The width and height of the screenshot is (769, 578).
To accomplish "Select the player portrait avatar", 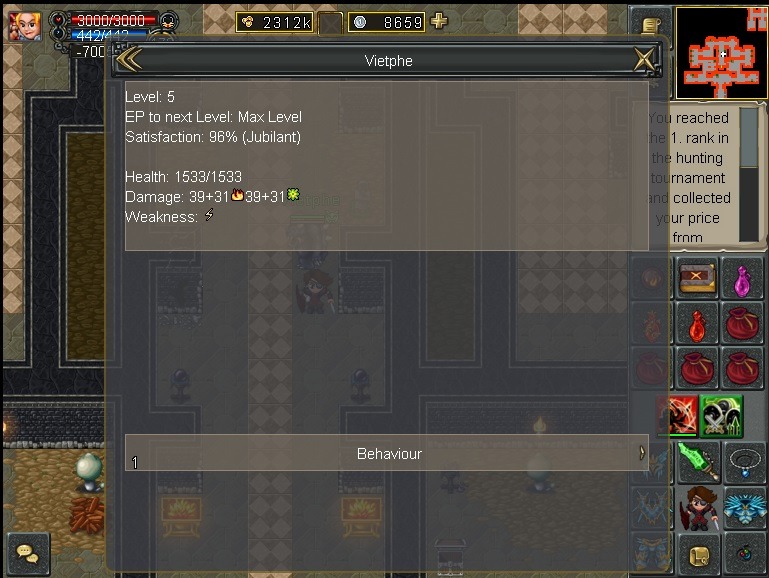I will click(x=24, y=26).
